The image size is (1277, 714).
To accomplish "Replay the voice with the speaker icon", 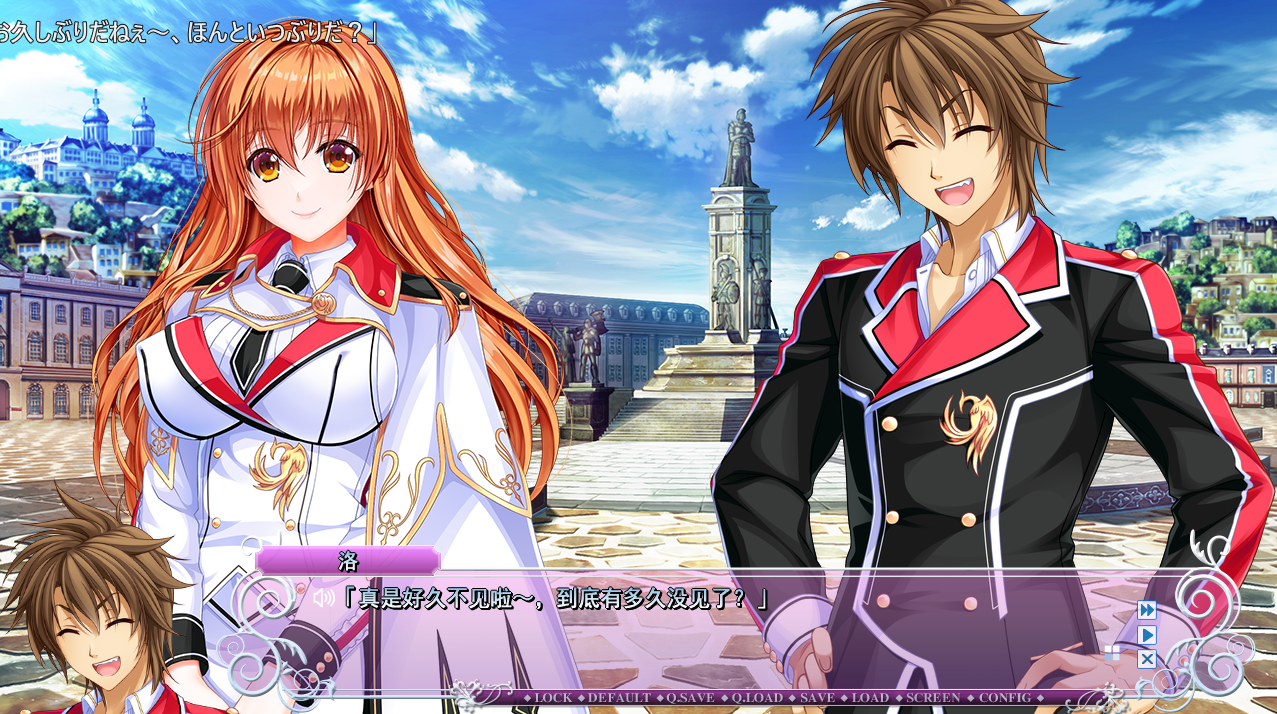I will [322, 598].
